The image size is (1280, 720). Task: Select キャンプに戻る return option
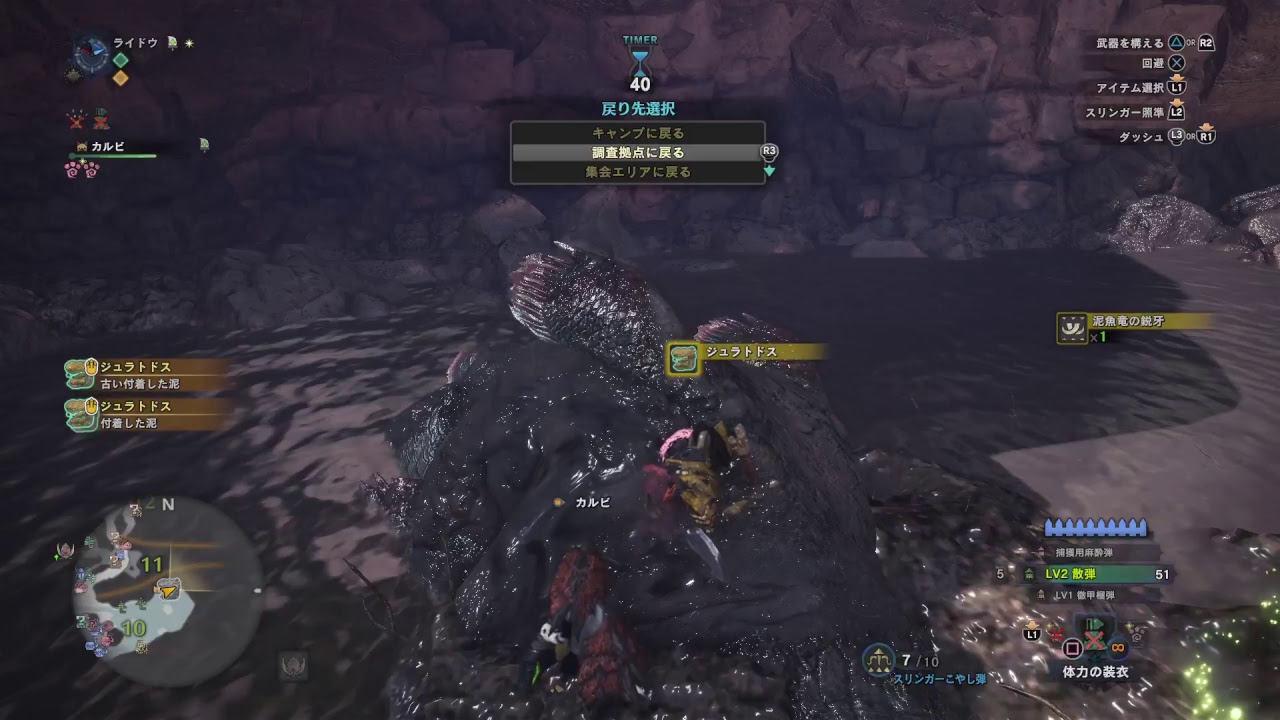637,133
